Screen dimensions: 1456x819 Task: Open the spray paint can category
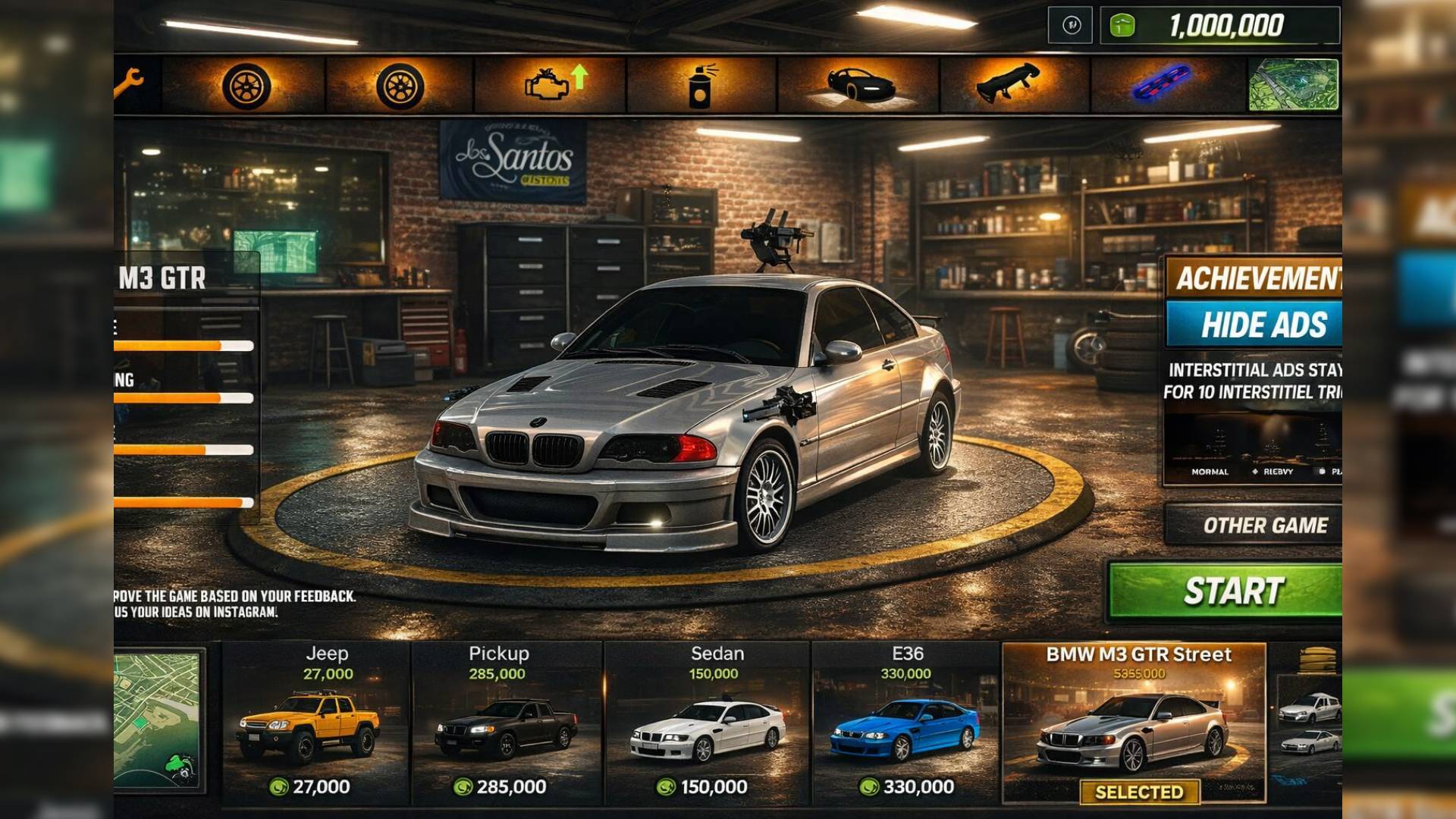(702, 85)
